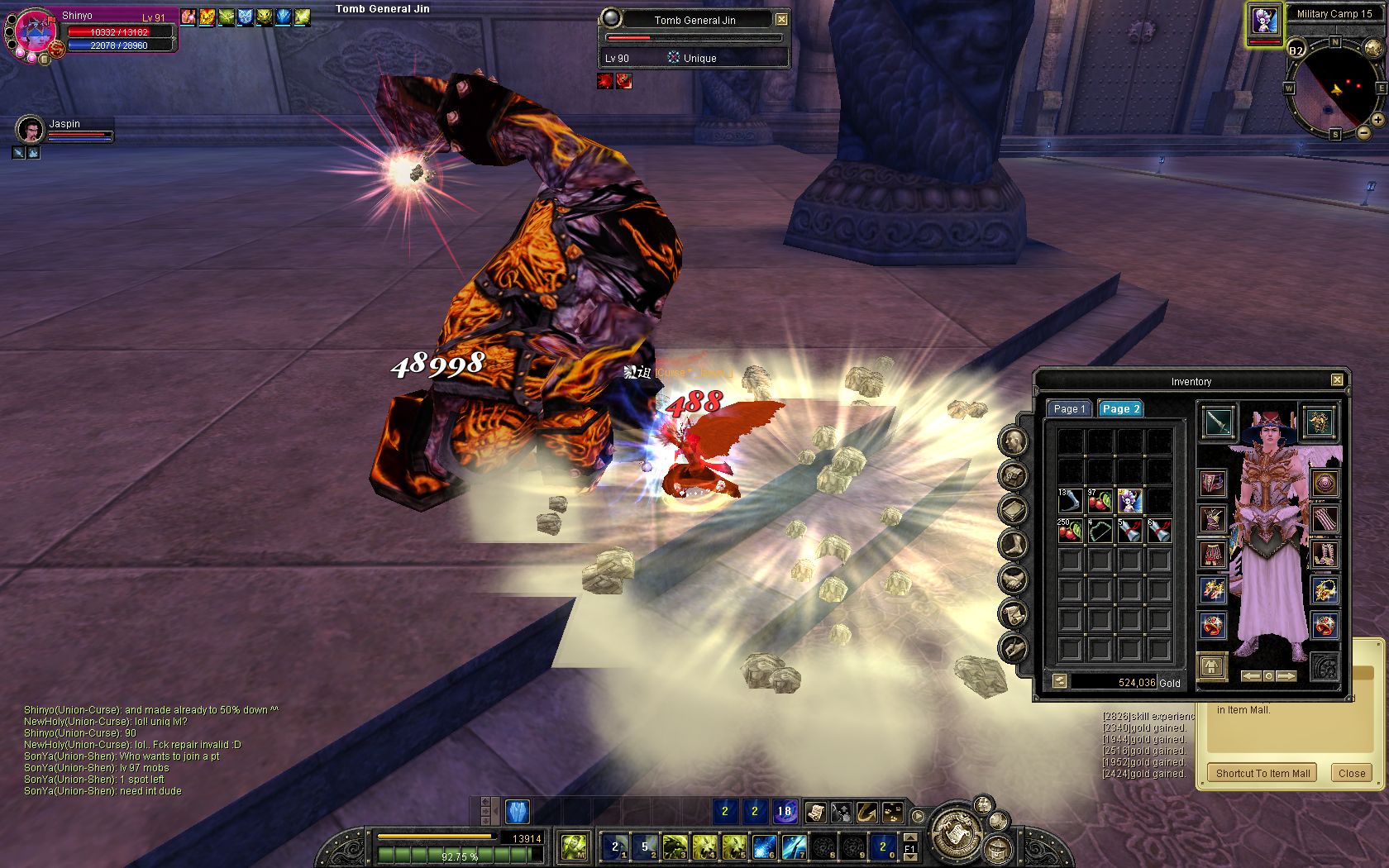Select the fairy pet item in inventory
This screenshot has height=868, width=1389.
coord(1129,501)
